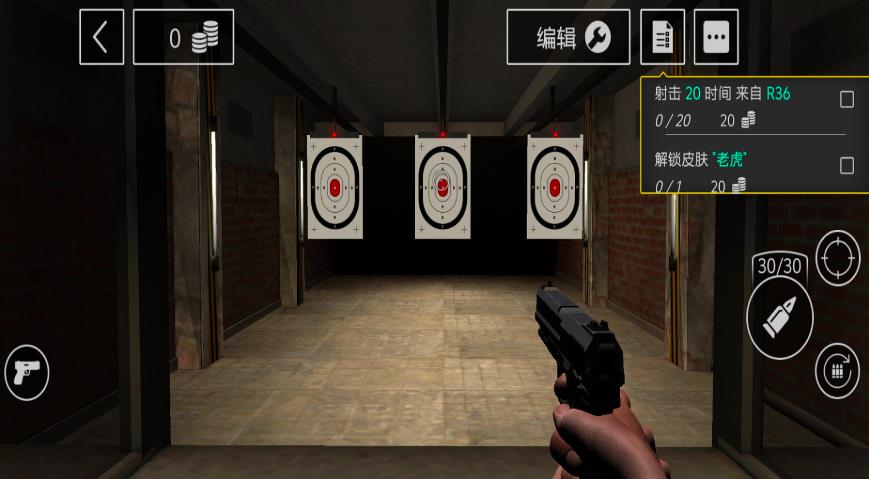The width and height of the screenshot is (869, 479).
Task: Tick the 解锁皮肤 老虎 mission checkbox
Action: (847, 165)
